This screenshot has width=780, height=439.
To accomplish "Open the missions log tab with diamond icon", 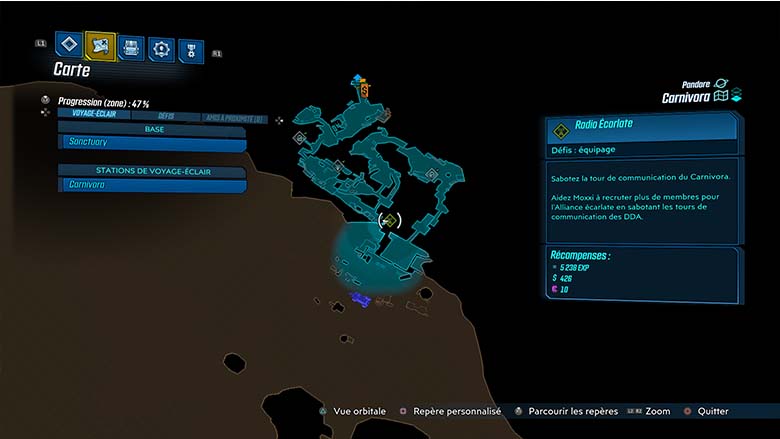I will 68,44.
